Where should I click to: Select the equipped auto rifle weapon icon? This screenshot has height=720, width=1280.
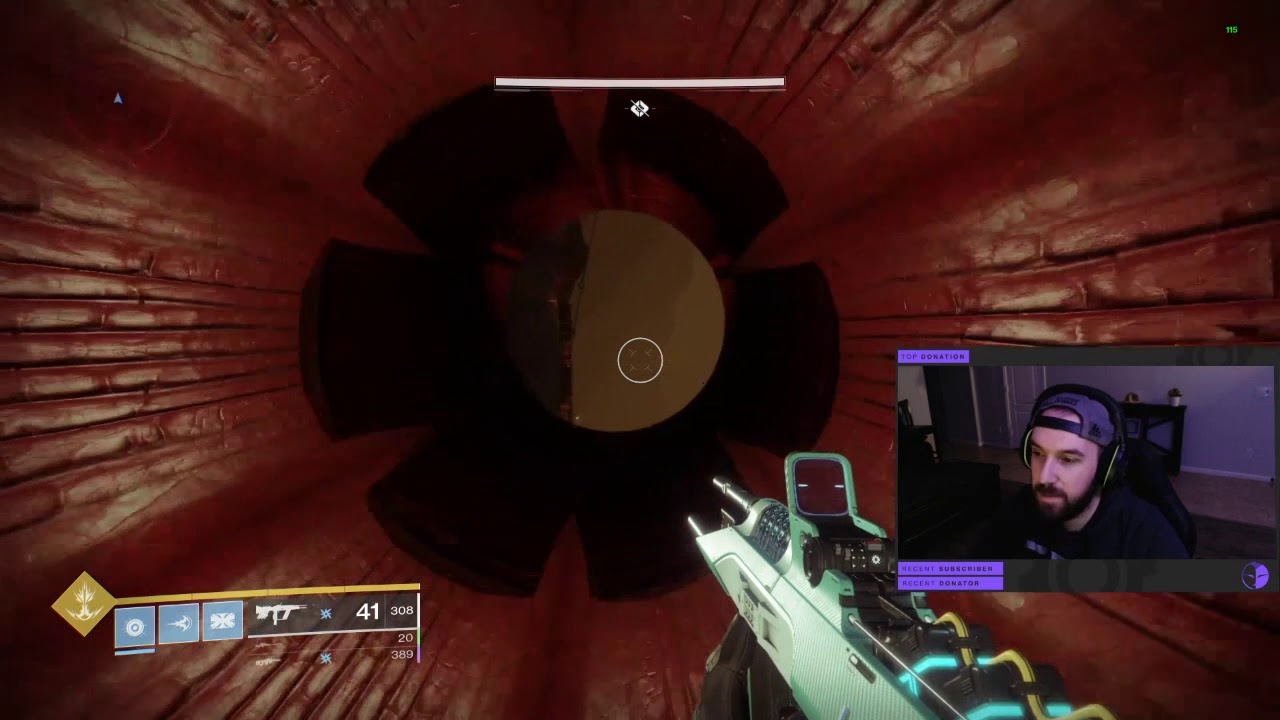[x=280, y=613]
